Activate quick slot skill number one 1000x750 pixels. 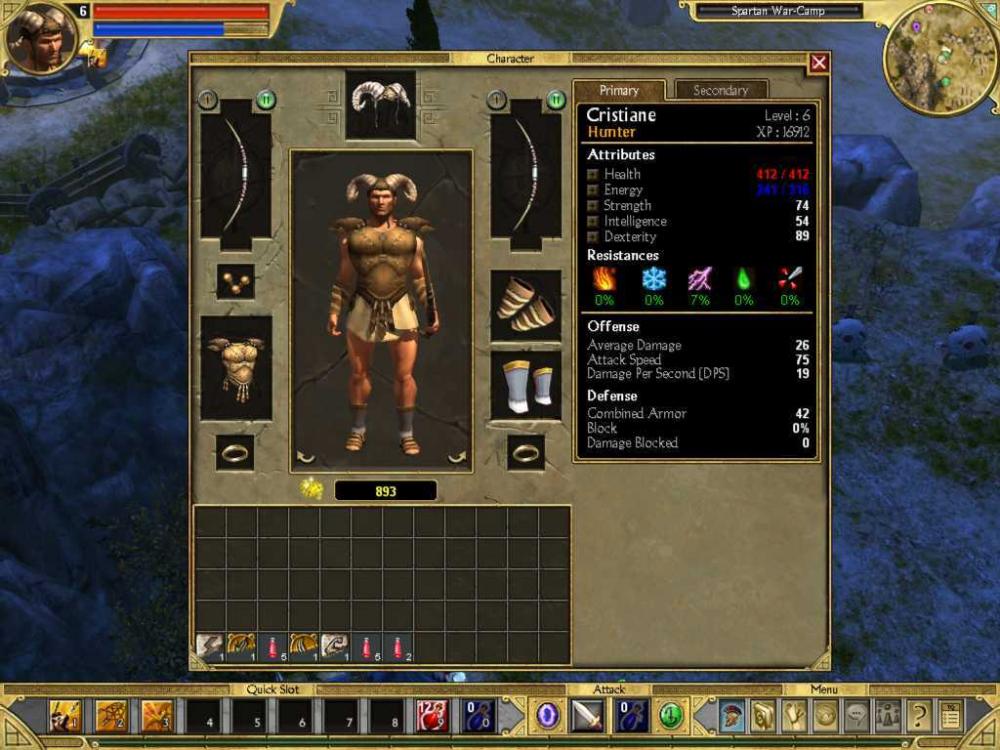(x=65, y=716)
